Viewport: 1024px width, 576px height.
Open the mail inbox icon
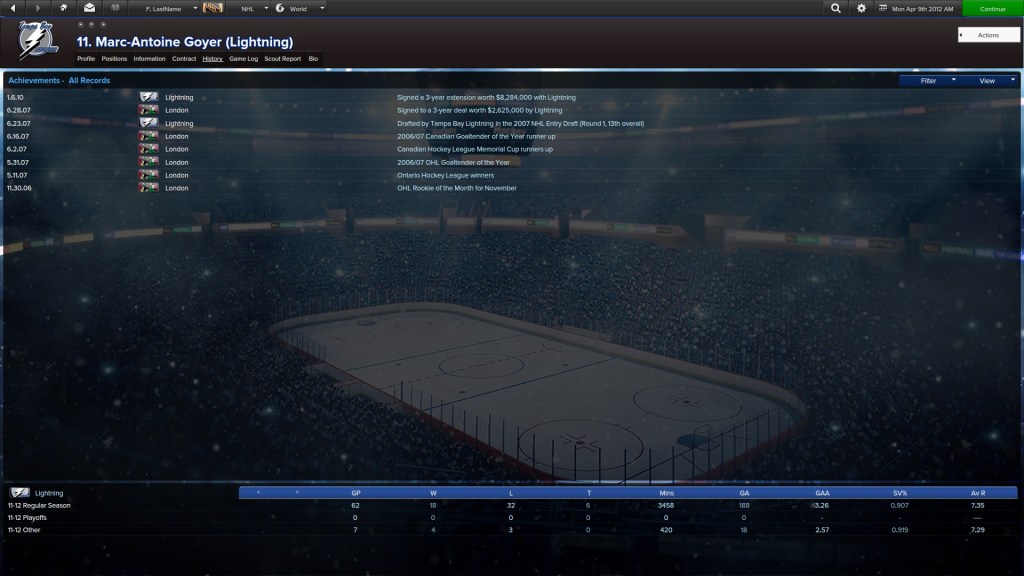point(89,8)
